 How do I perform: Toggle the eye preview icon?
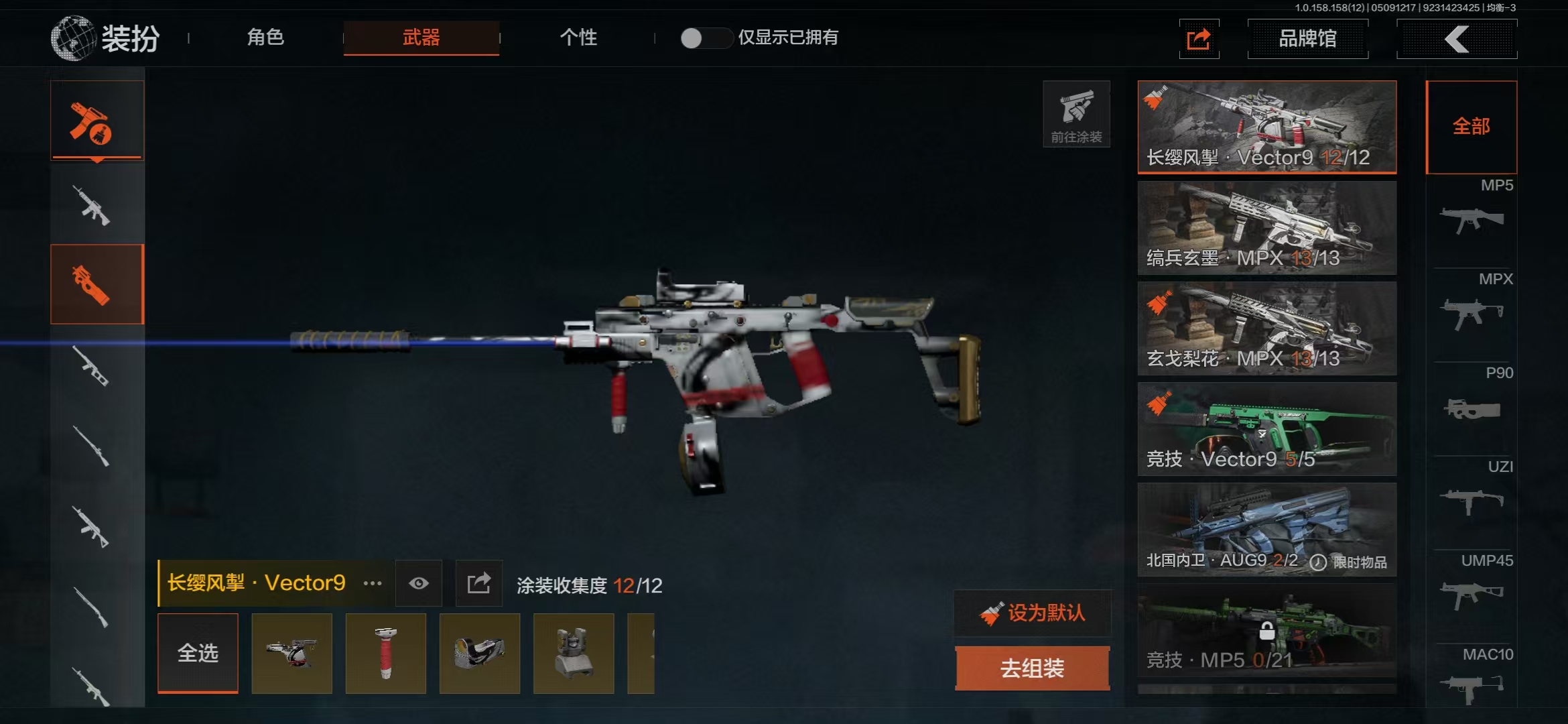pos(419,583)
